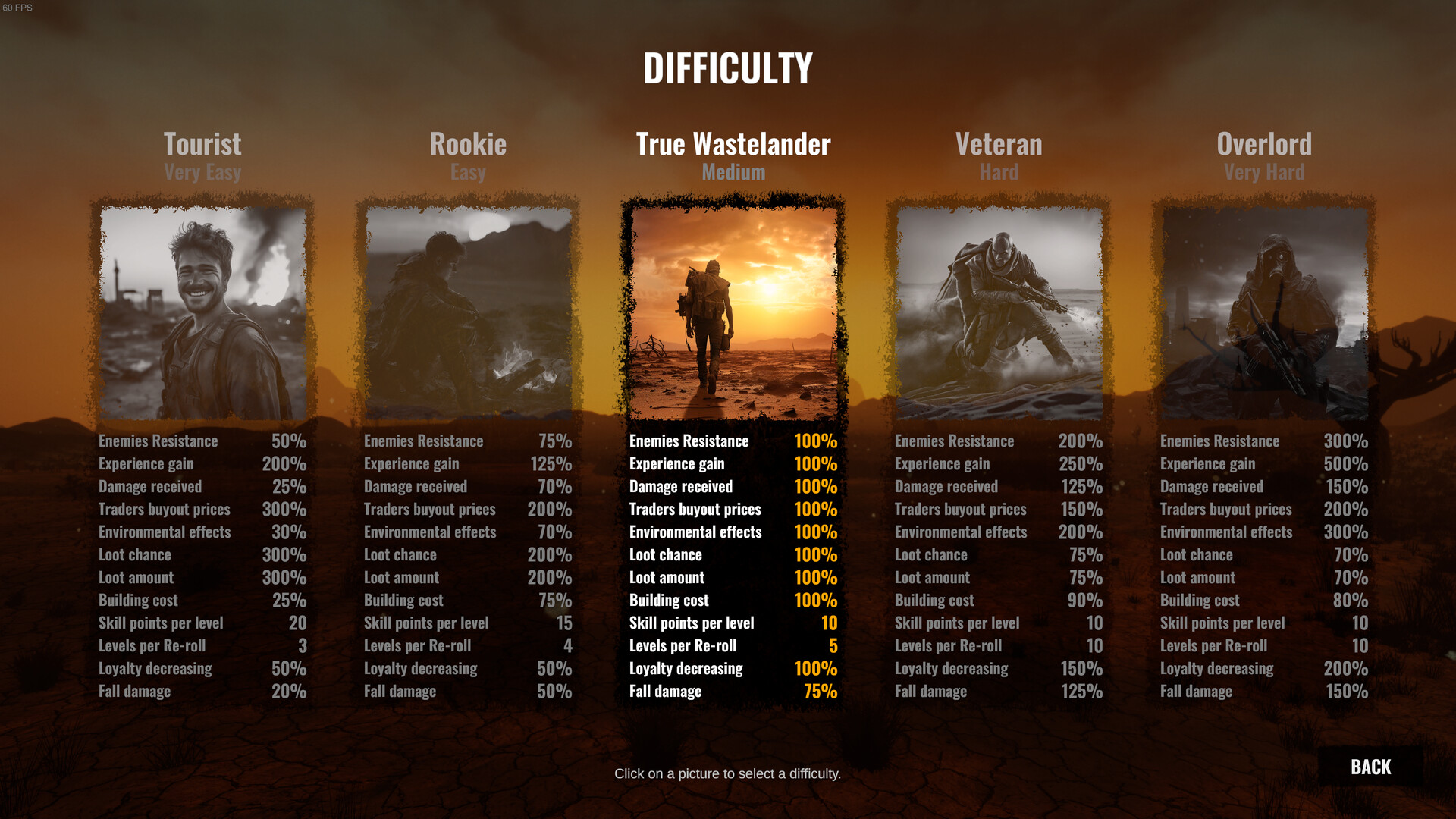Click the instruction text at screen bottom
The image size is (1456, 819).
[727, 774]
